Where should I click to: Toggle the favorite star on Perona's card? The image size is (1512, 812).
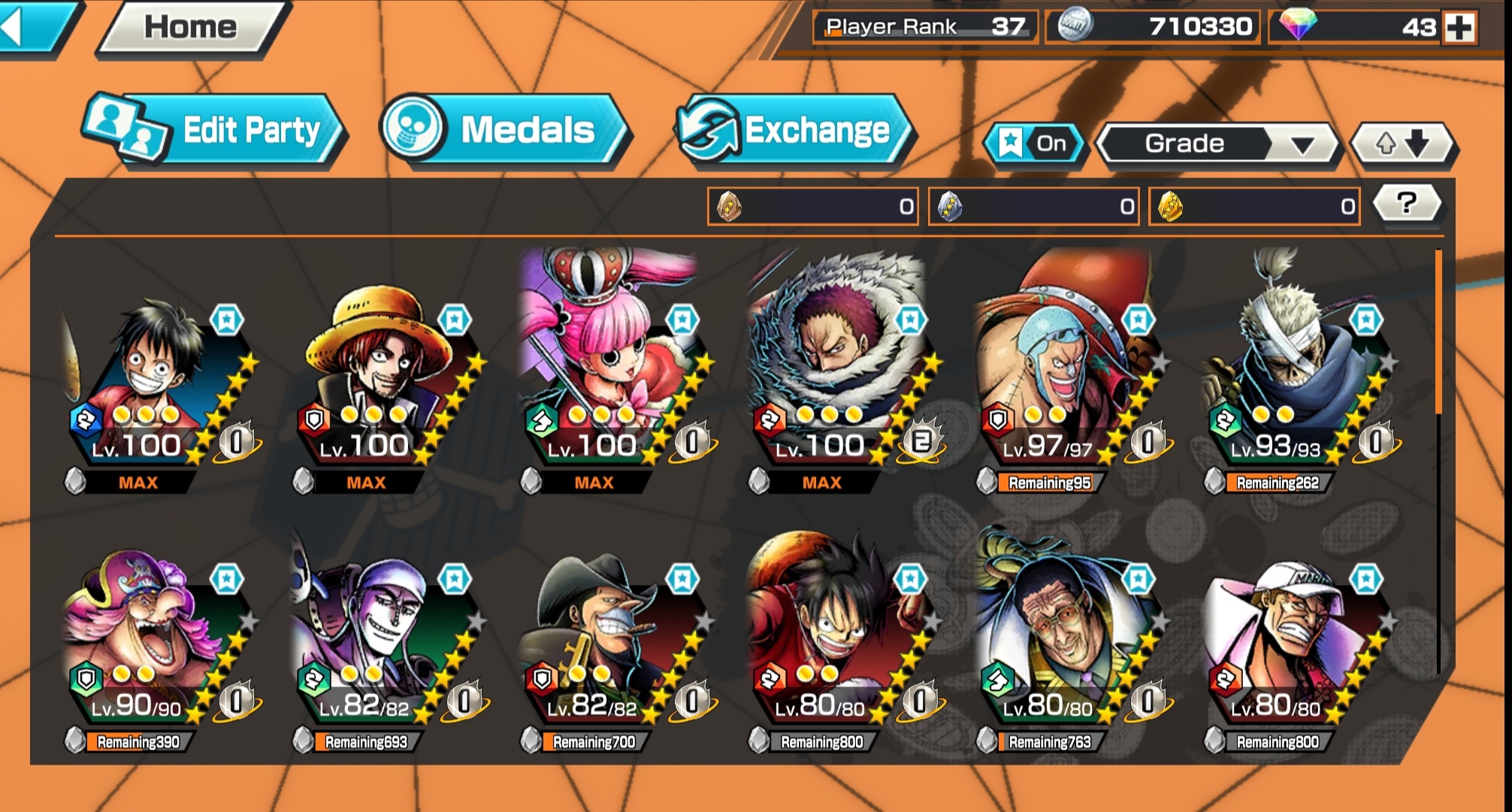[x=682, y=318]
